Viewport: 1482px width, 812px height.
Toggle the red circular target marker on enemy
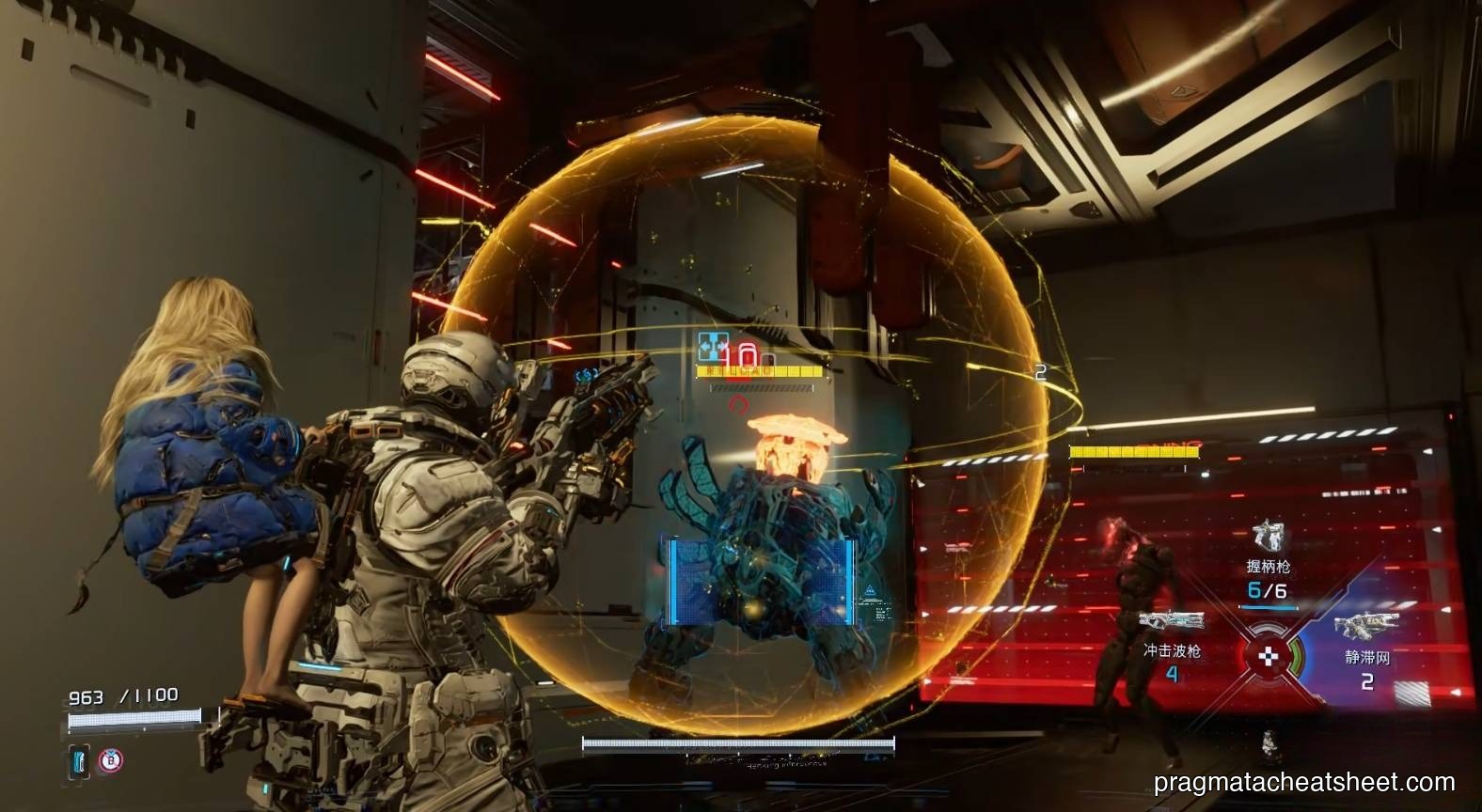(739, 403)
